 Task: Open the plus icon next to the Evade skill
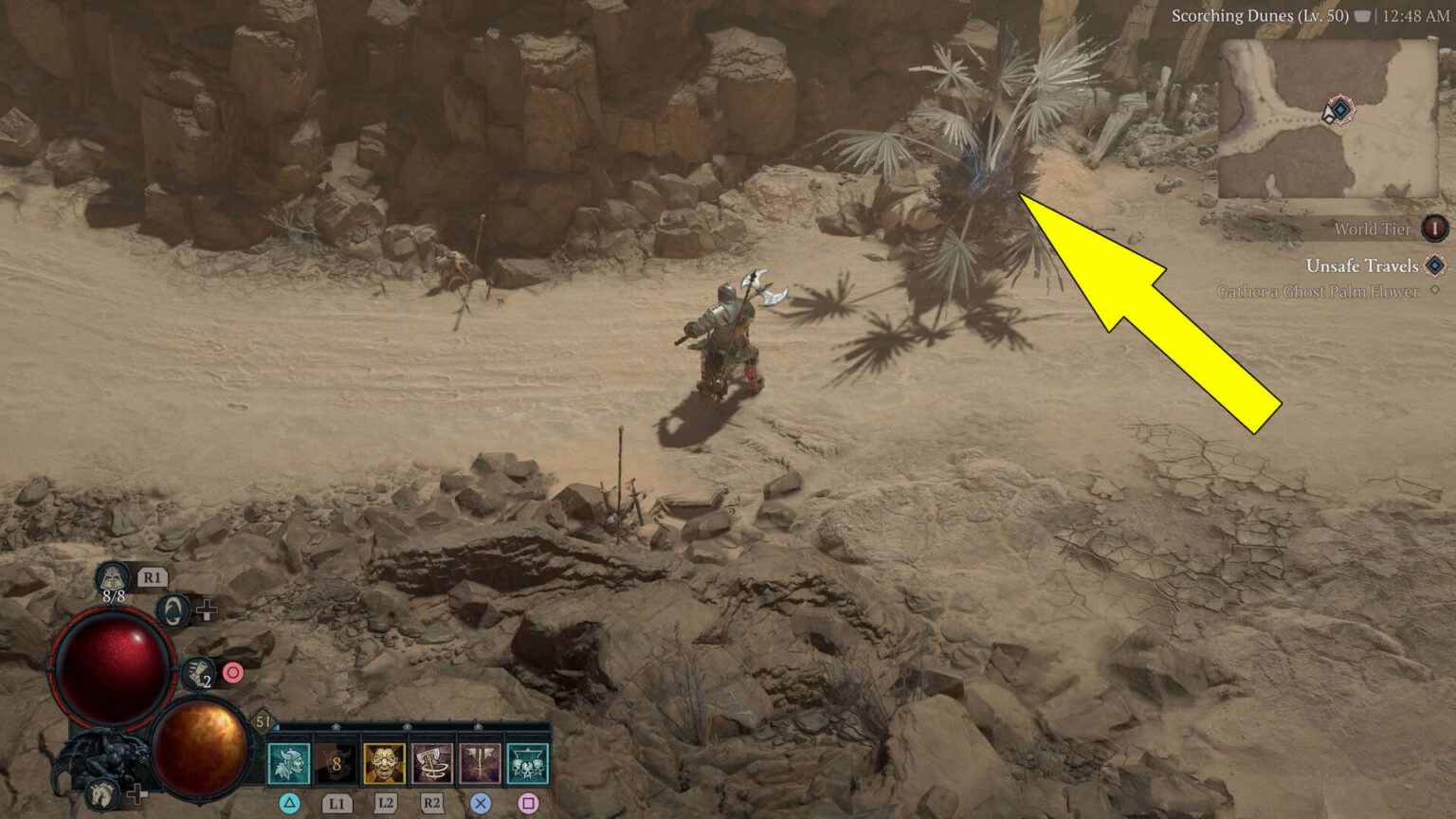click(x=208, y=610)
